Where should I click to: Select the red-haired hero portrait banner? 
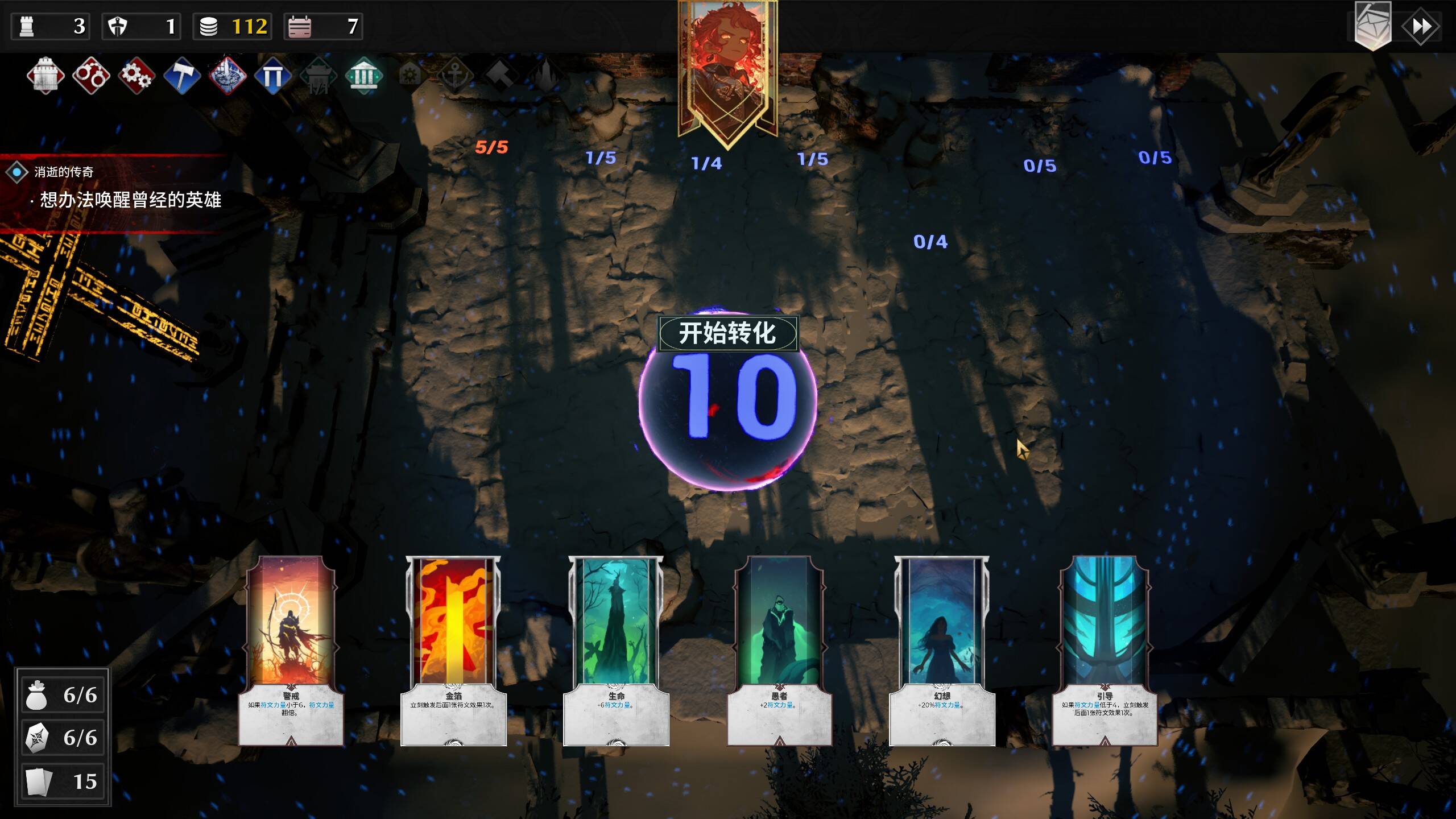pyautogui.click(x=727, y=68)
